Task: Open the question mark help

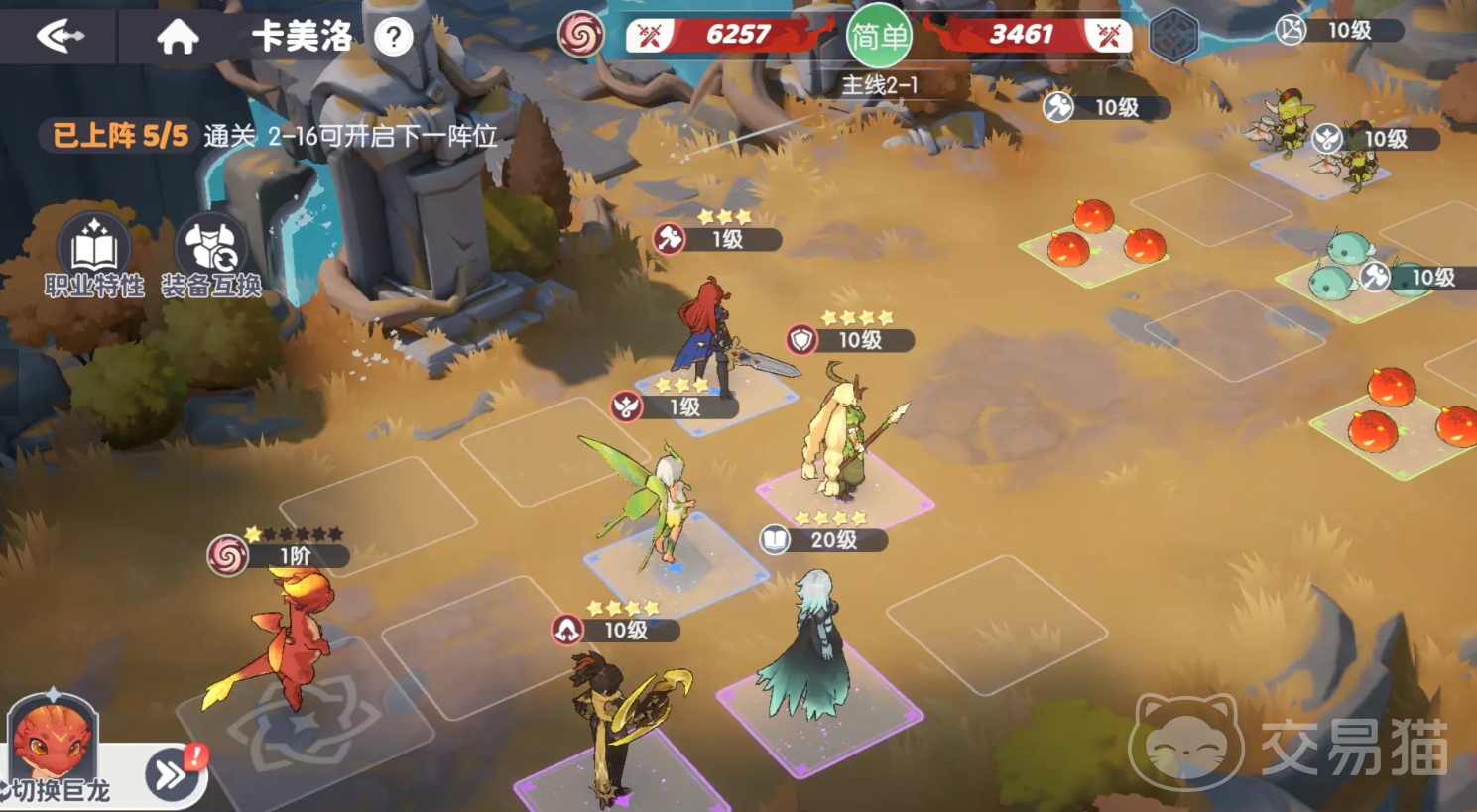Action: [x=394, y=38]
